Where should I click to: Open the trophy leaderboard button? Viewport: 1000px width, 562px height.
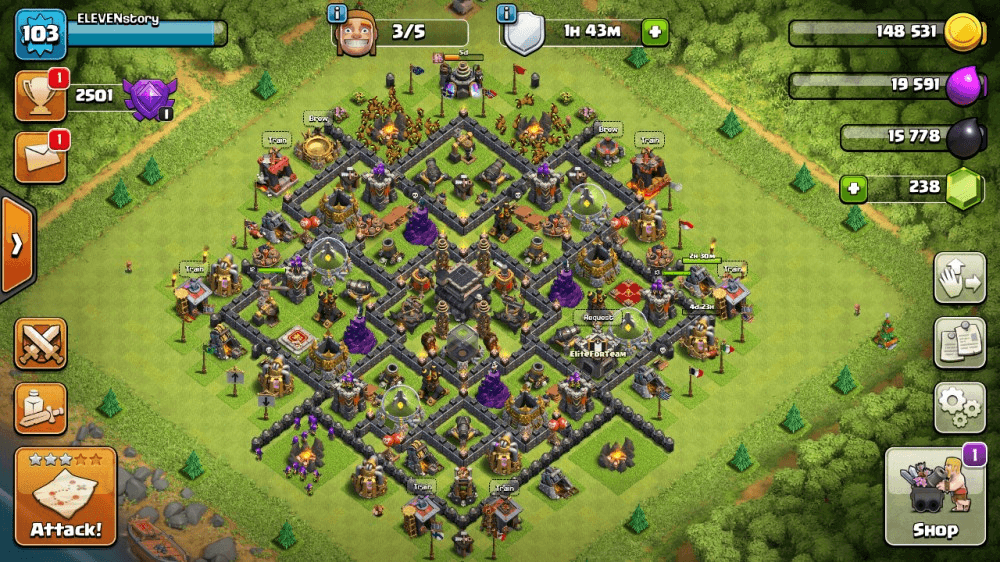[40, 96]
